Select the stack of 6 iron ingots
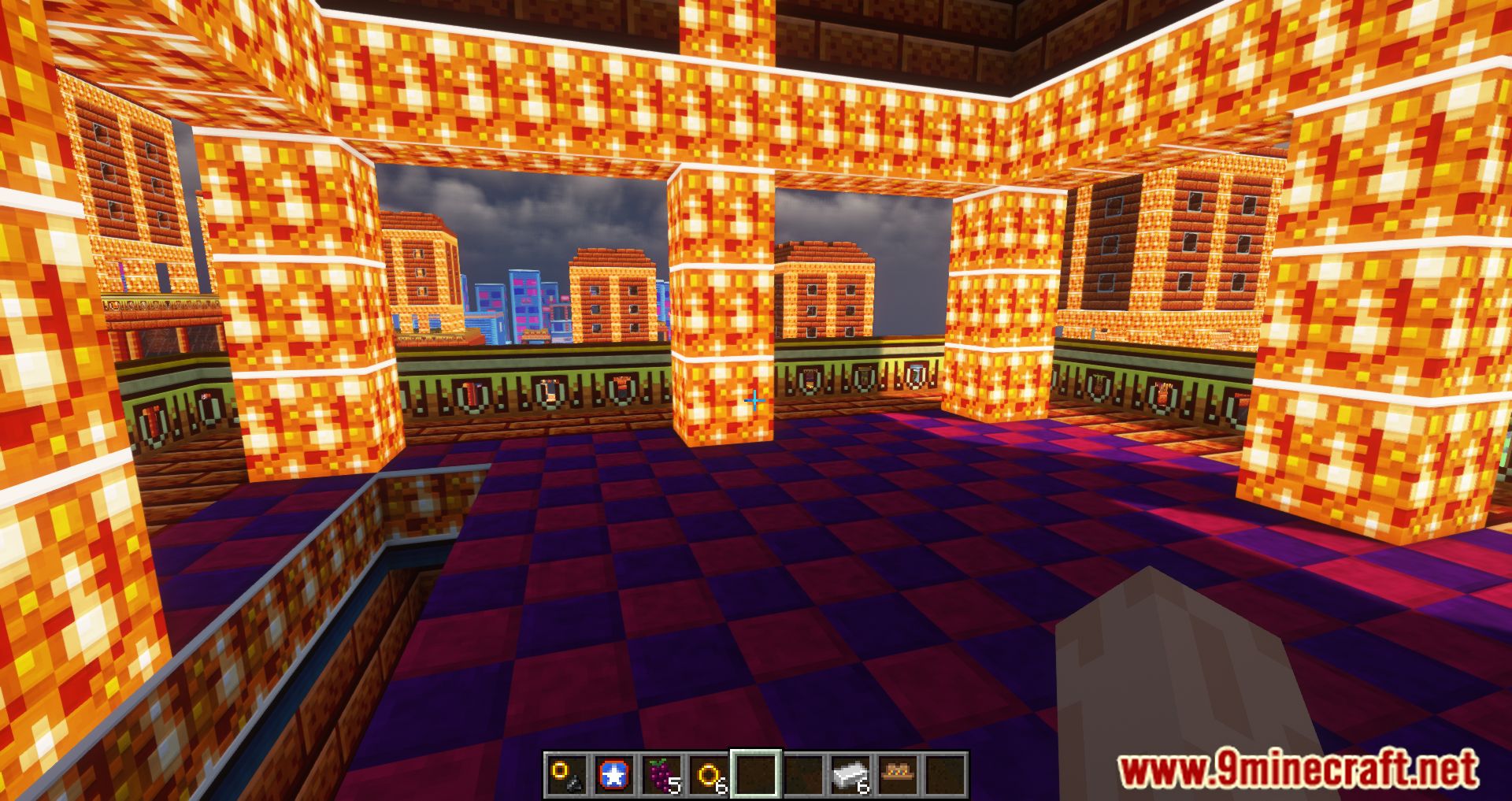Viewport: 1512px width, 801px height. tap(851, 776)
